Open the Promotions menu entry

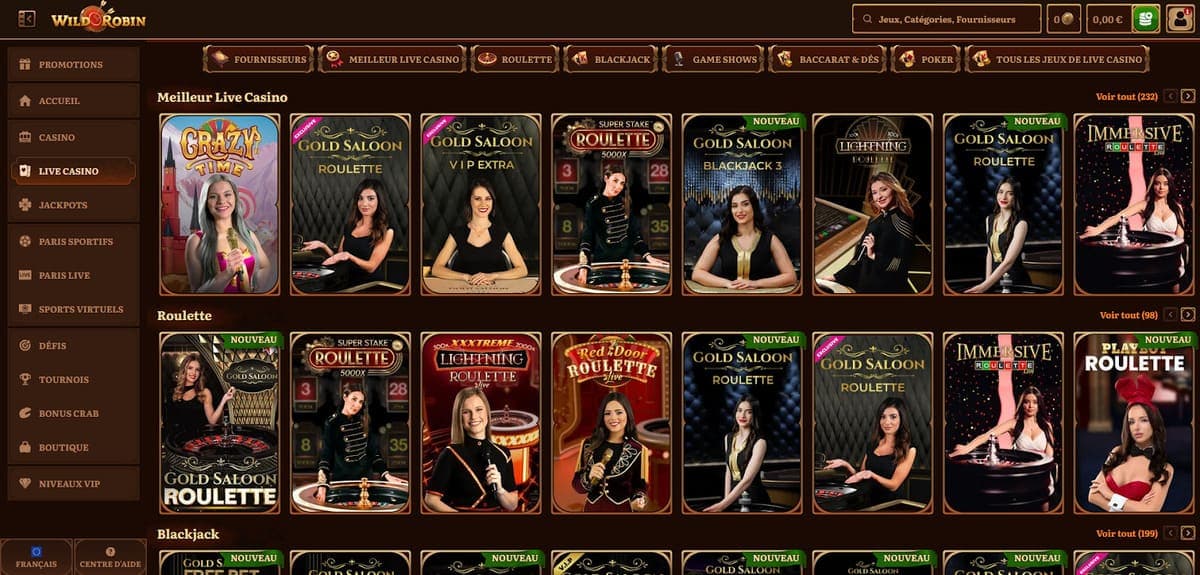[72, 65]
